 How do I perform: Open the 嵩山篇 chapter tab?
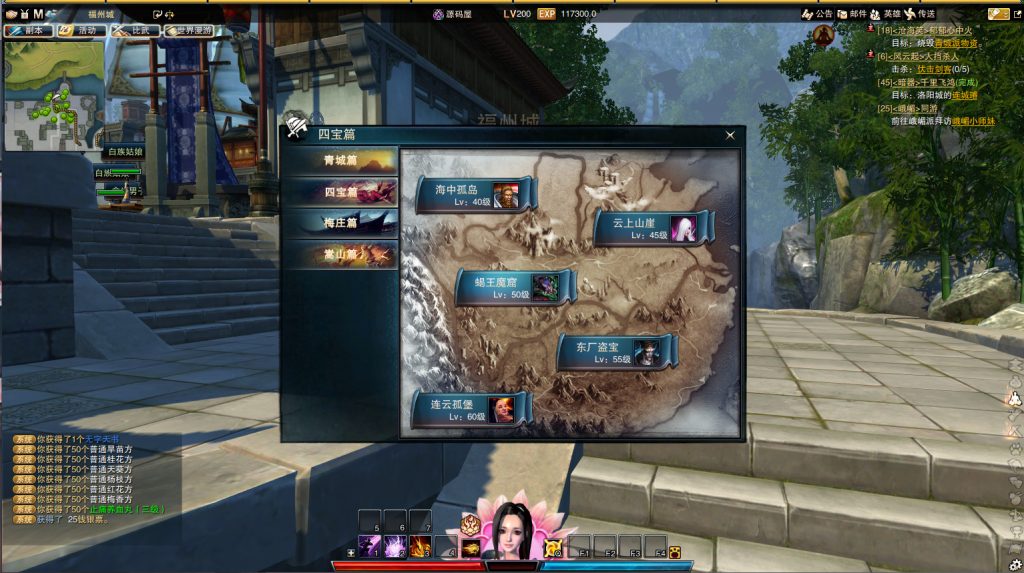click(x=339, y=255)
